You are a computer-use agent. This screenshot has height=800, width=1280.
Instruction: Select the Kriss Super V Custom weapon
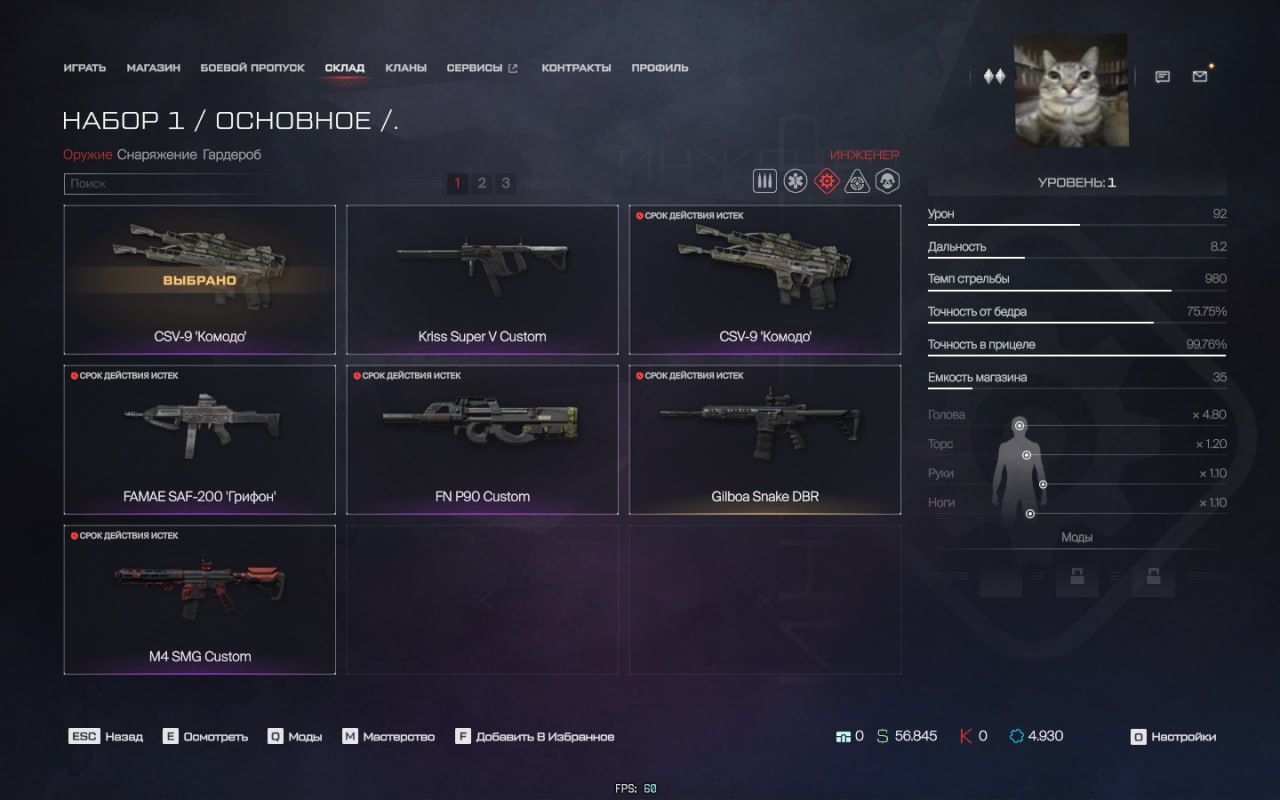tap(482, 279)
